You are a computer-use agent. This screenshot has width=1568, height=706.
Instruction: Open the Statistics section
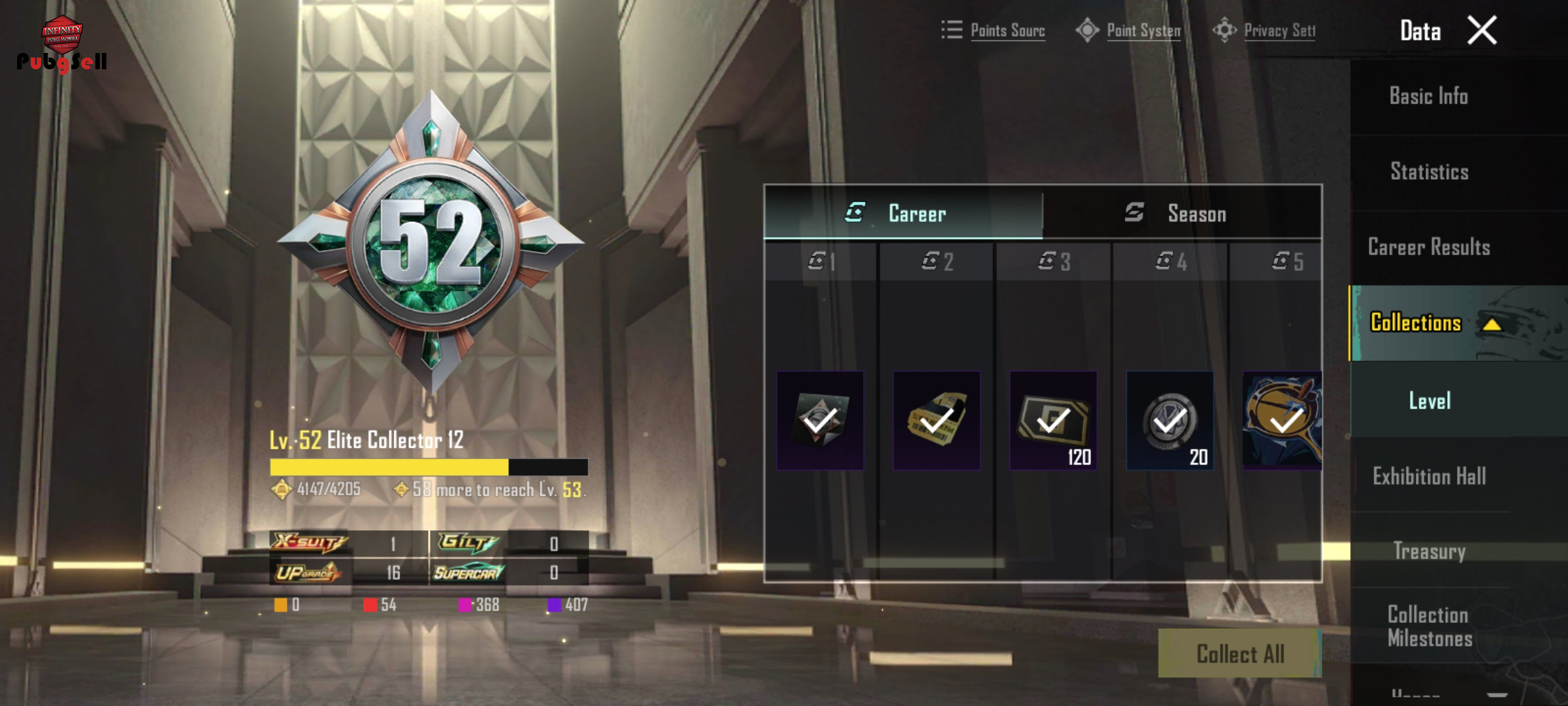[1429, 172]
